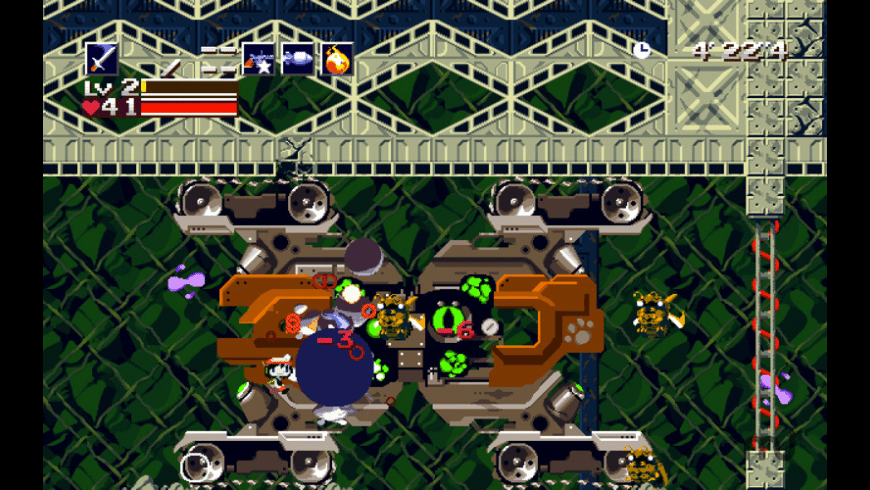Image resolution: width=870 pixels, height=490 pixels.
Task: Switch to the Polar Star gun icon
Action: tap(258, 60)
